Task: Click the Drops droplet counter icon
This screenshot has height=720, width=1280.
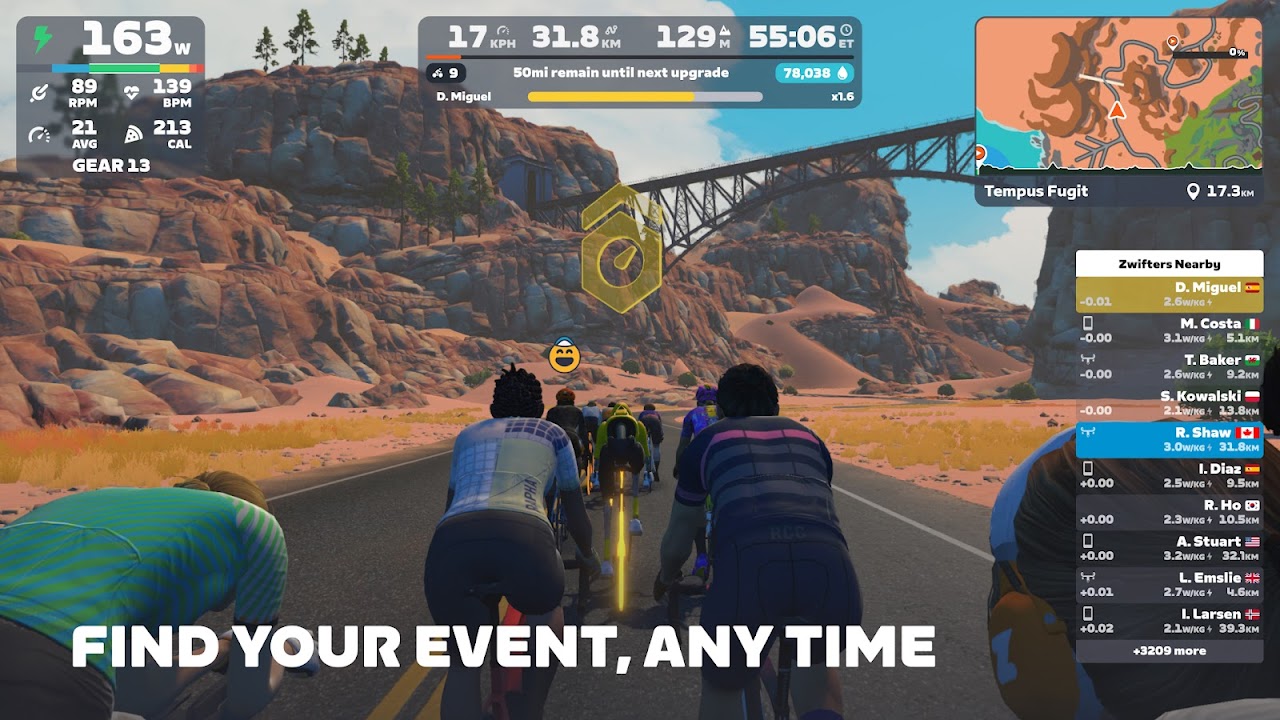Action: pyautogui.click(x=842, y=73)
